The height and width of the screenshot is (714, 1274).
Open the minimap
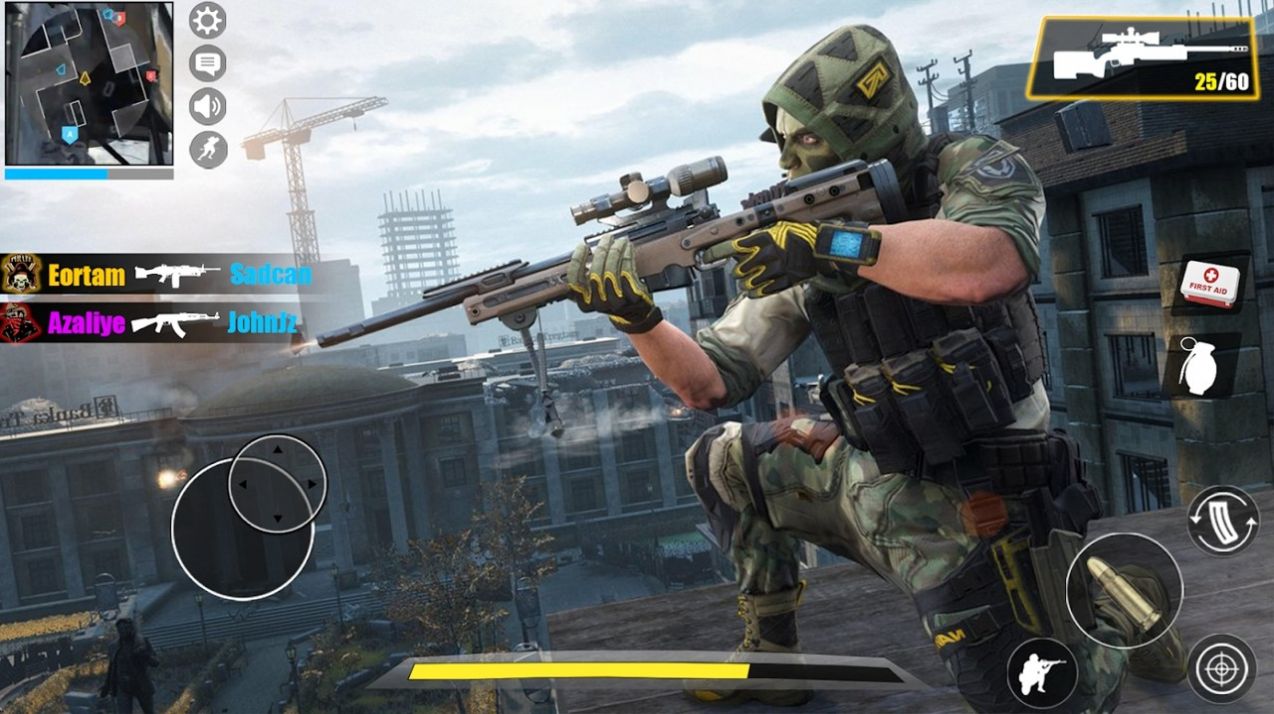point(88,83)
